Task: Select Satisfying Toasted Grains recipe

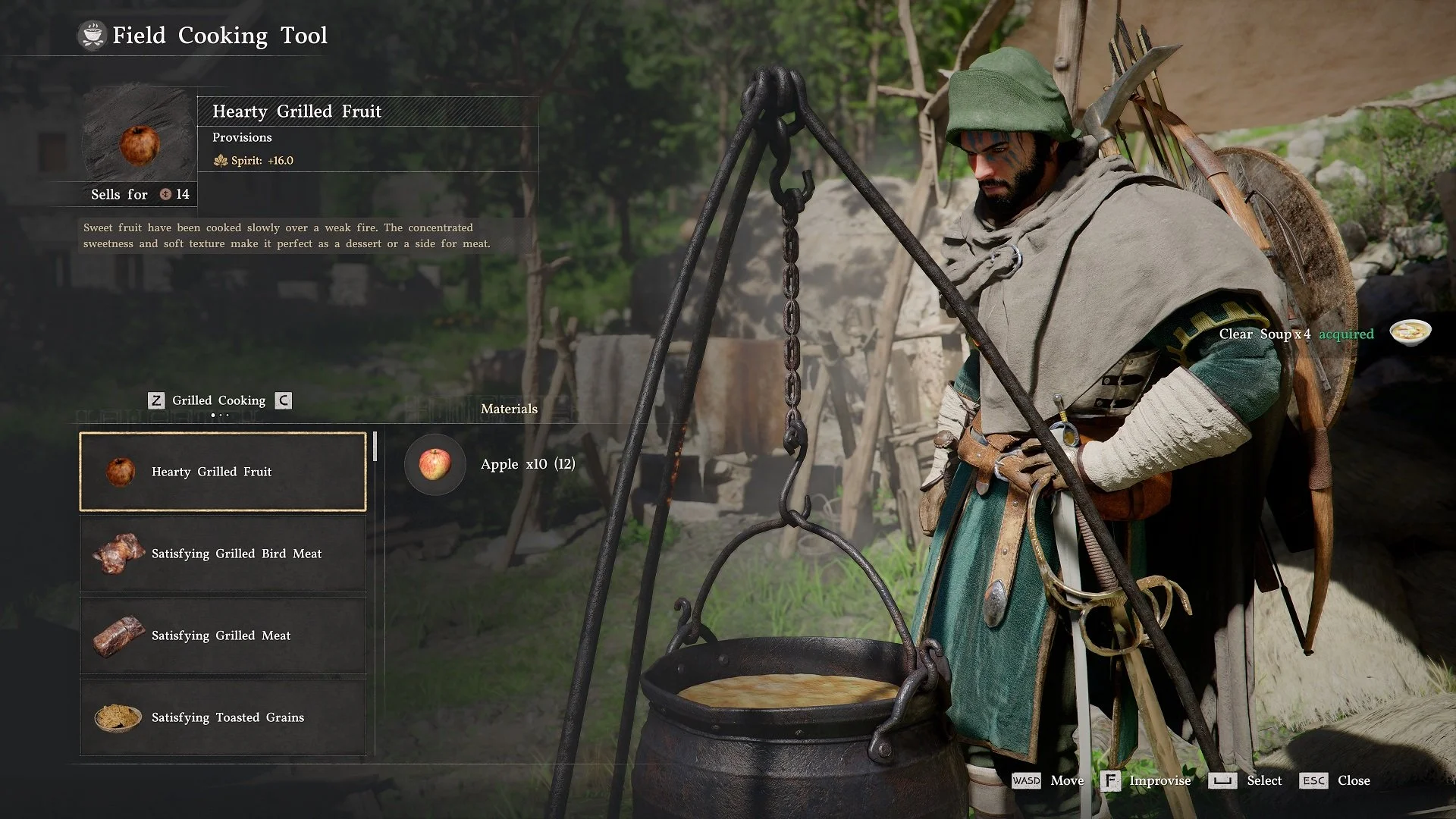Action: (223, 717)
